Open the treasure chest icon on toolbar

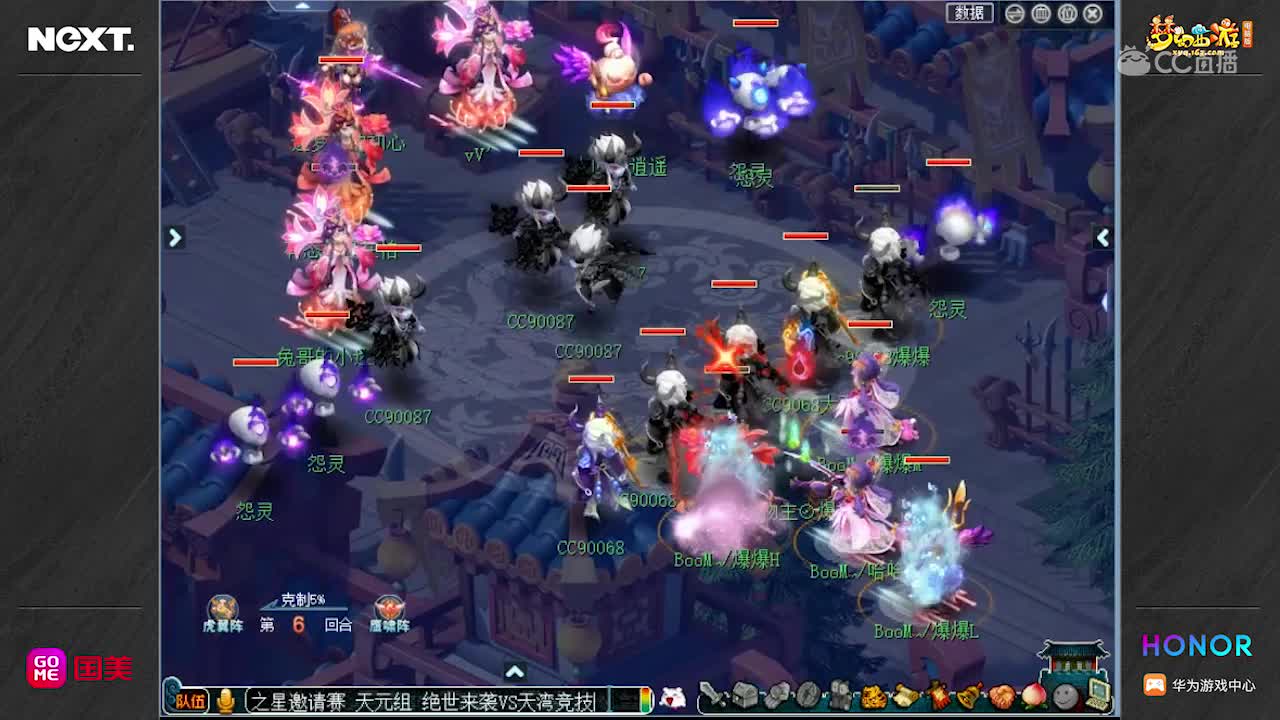745,697
